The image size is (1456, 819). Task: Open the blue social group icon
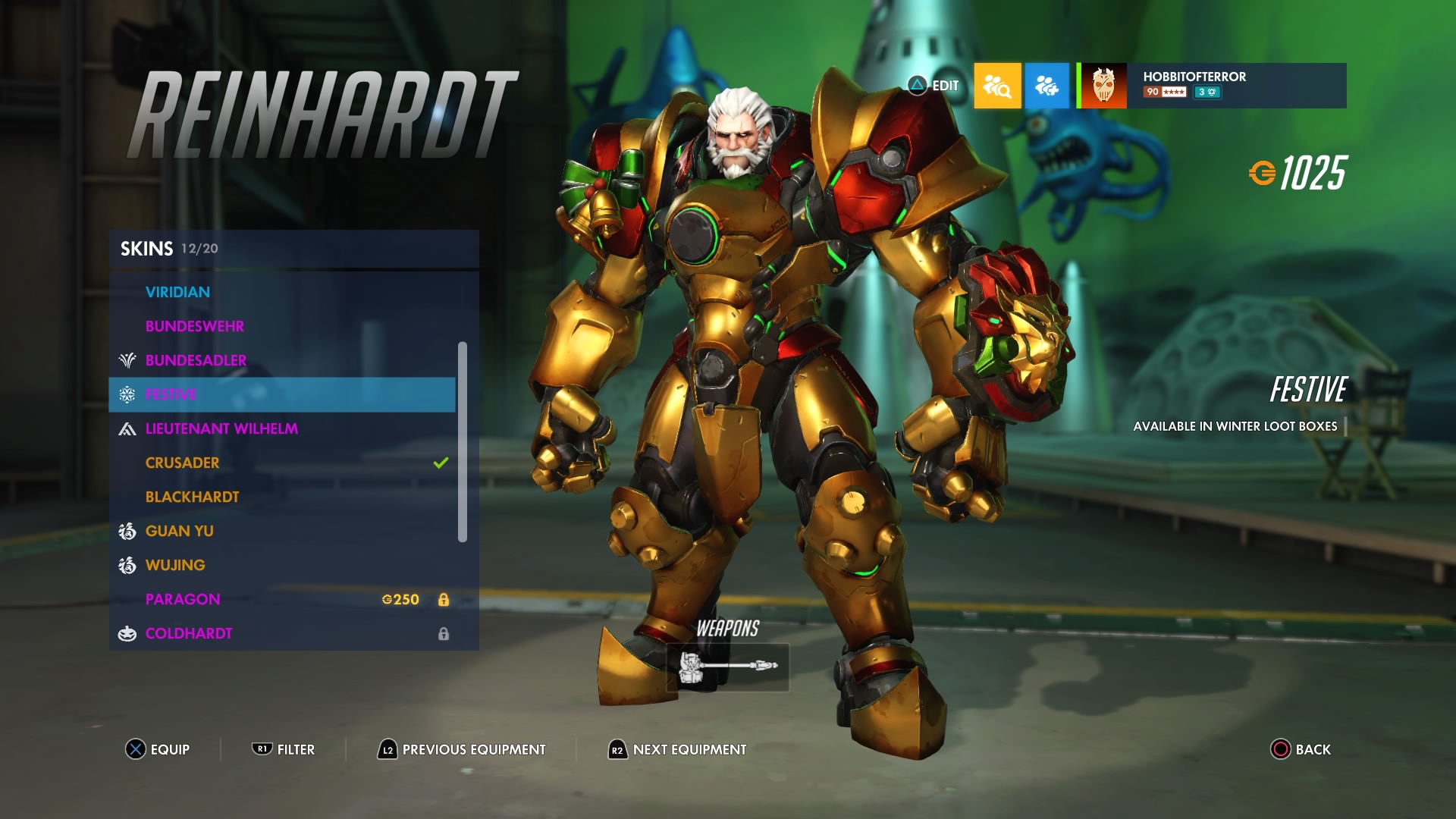(x=1046, y=86)
